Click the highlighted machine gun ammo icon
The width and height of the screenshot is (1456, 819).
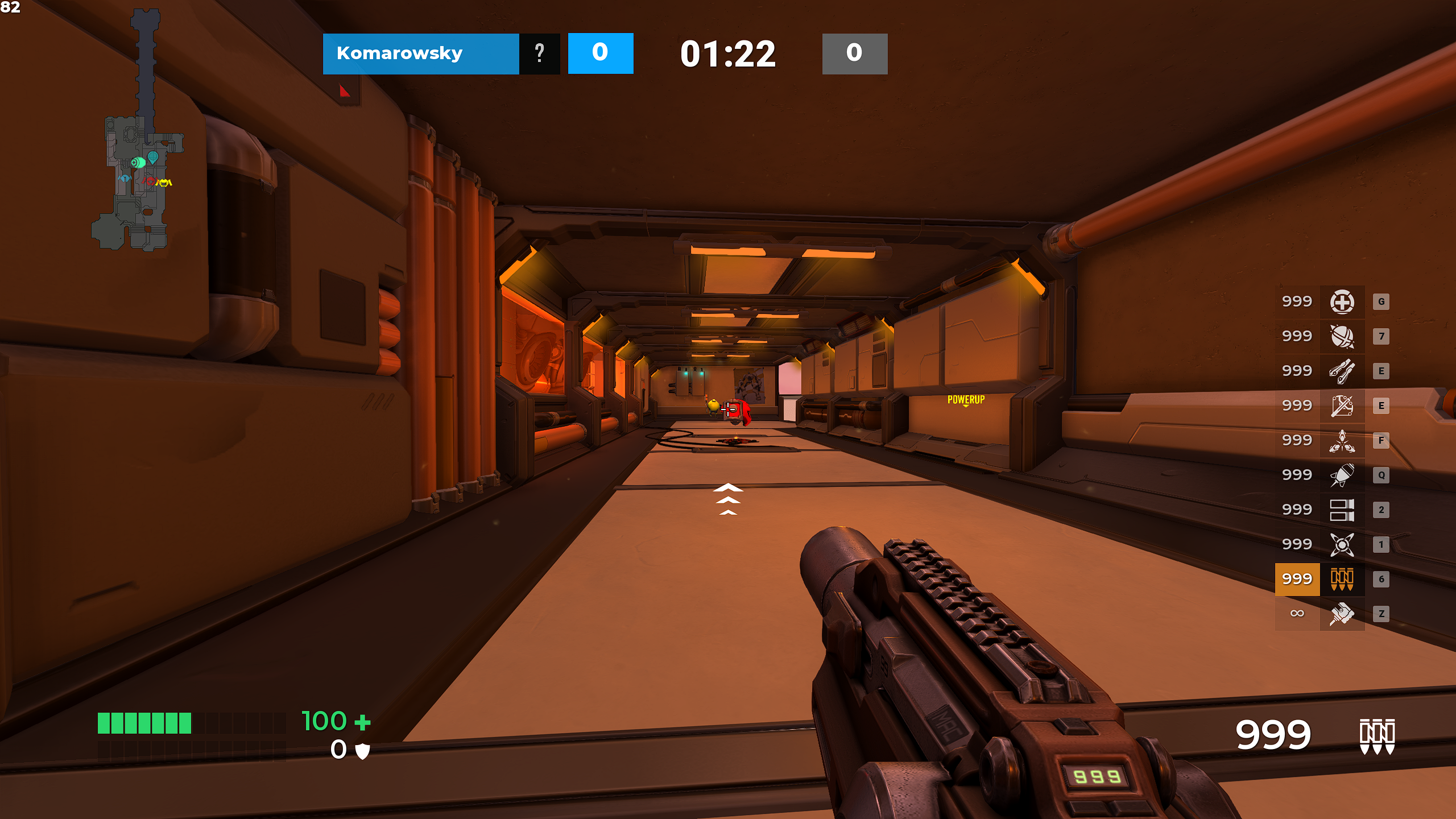coord(1342,578)
